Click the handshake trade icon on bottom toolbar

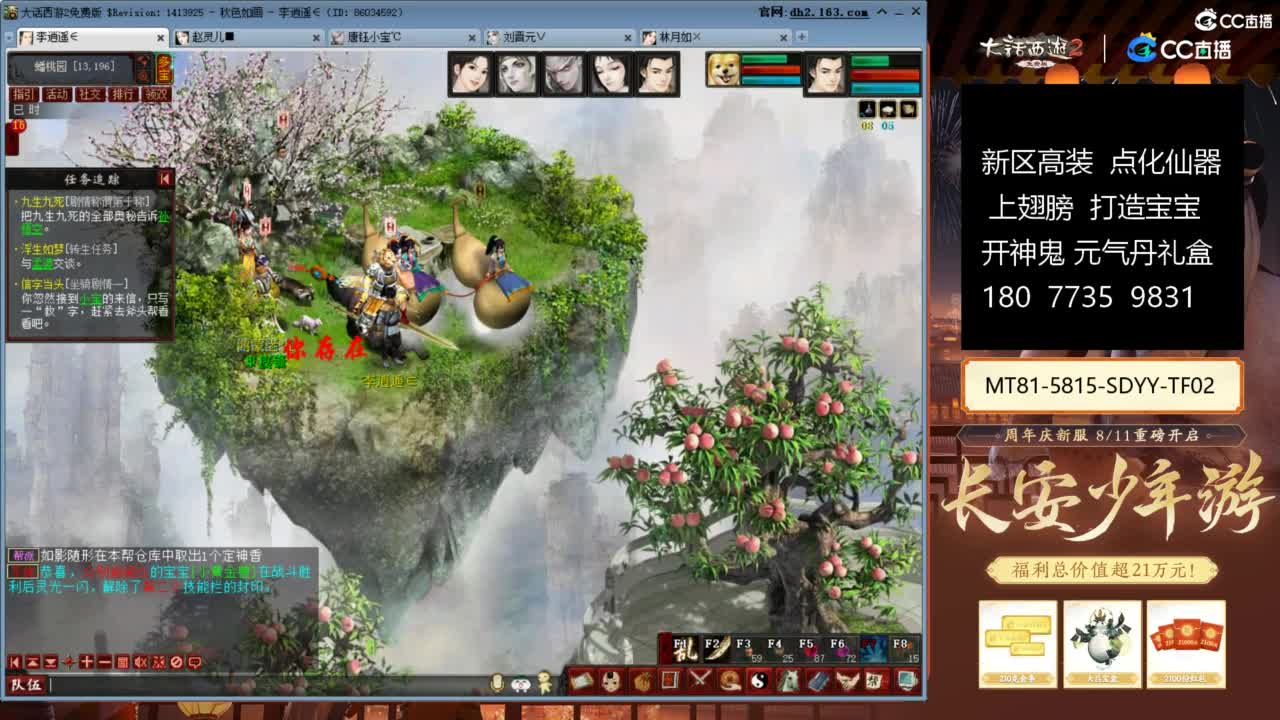729,683
